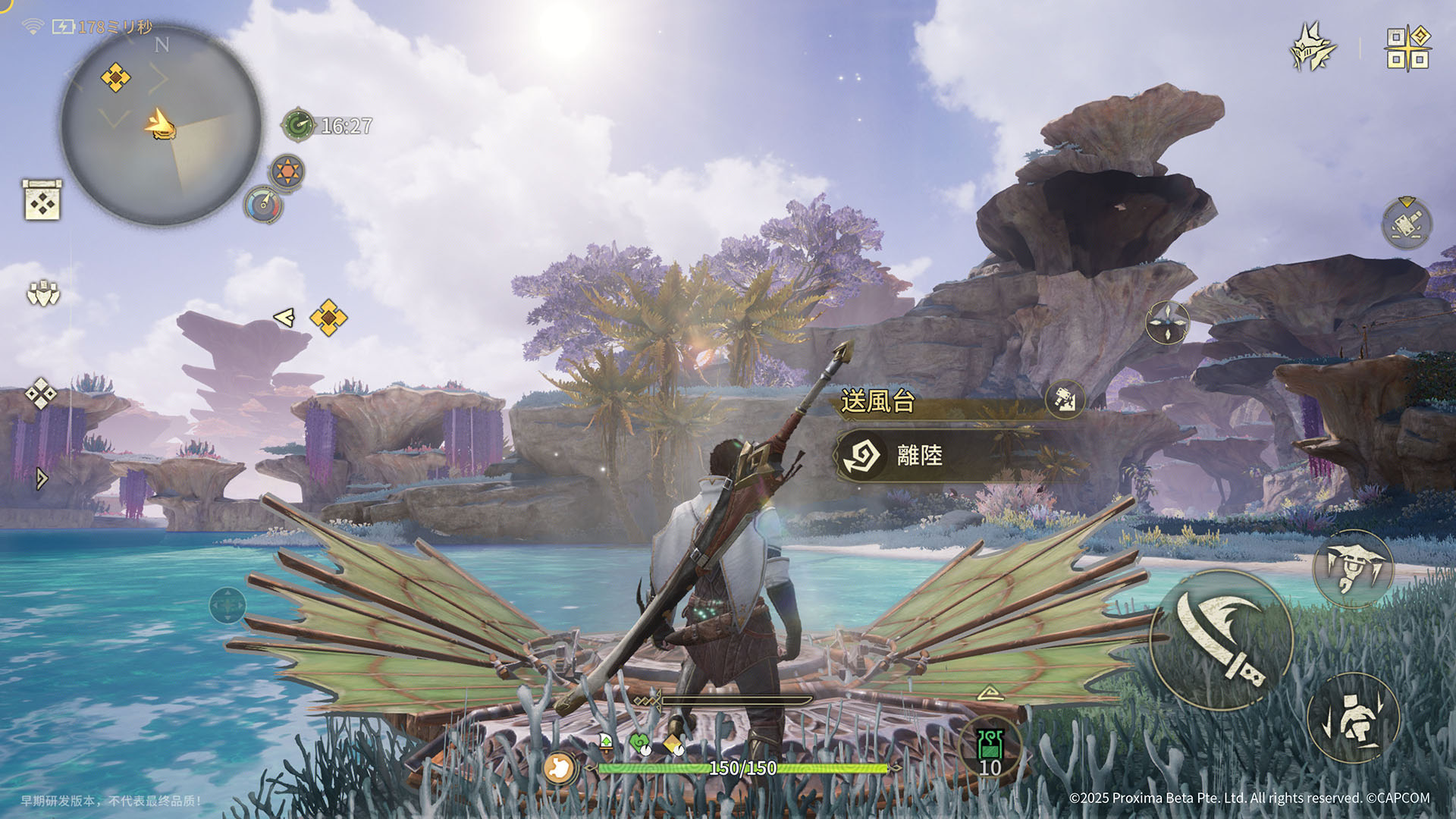Trigger the dodge roll action button
Screen dimensions: 1456x819
click(1354, 717)
